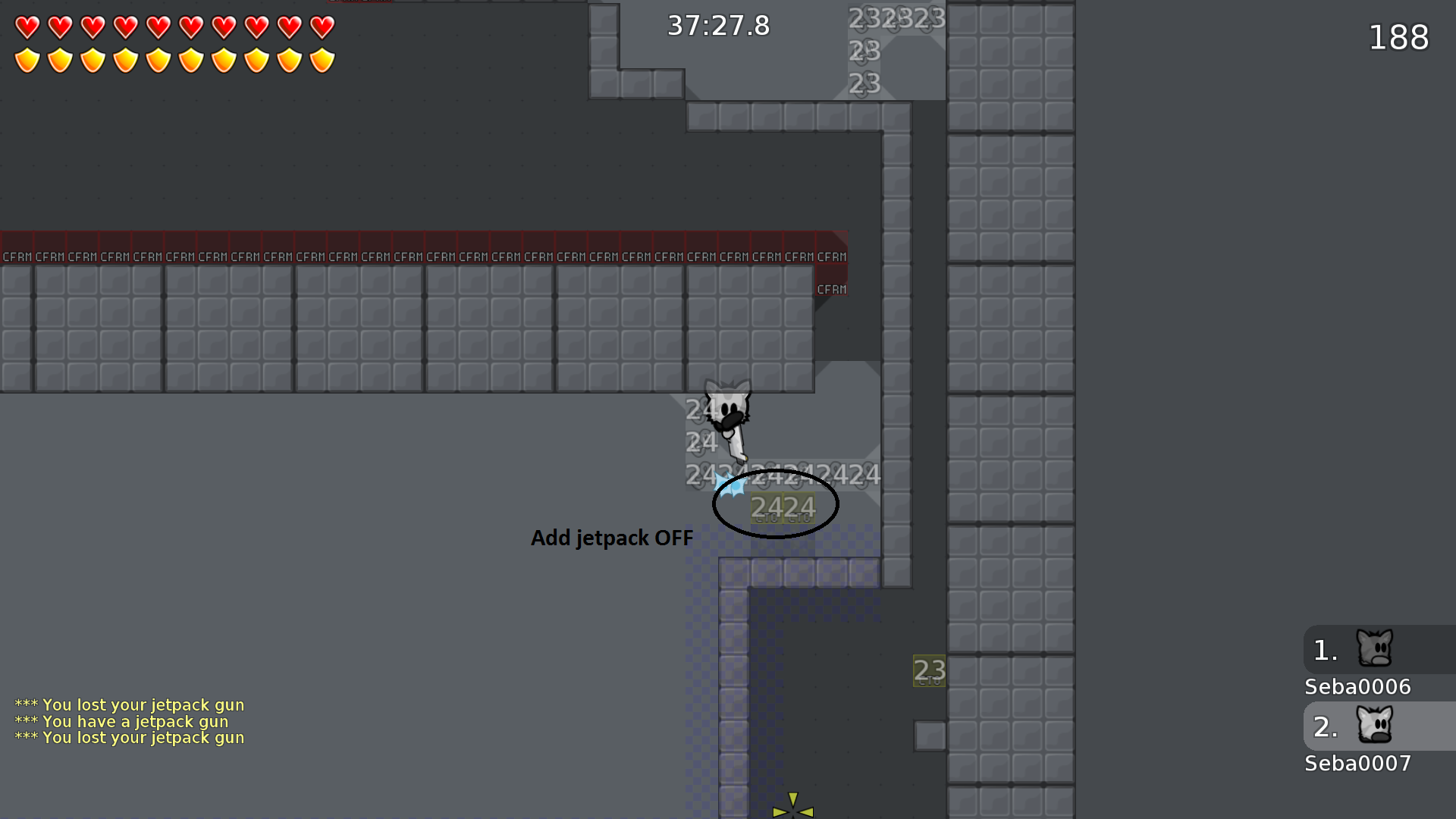Toggle the highlighted 23 tile switch
This screenshot has width=1456, height=819.
[928, 670]
